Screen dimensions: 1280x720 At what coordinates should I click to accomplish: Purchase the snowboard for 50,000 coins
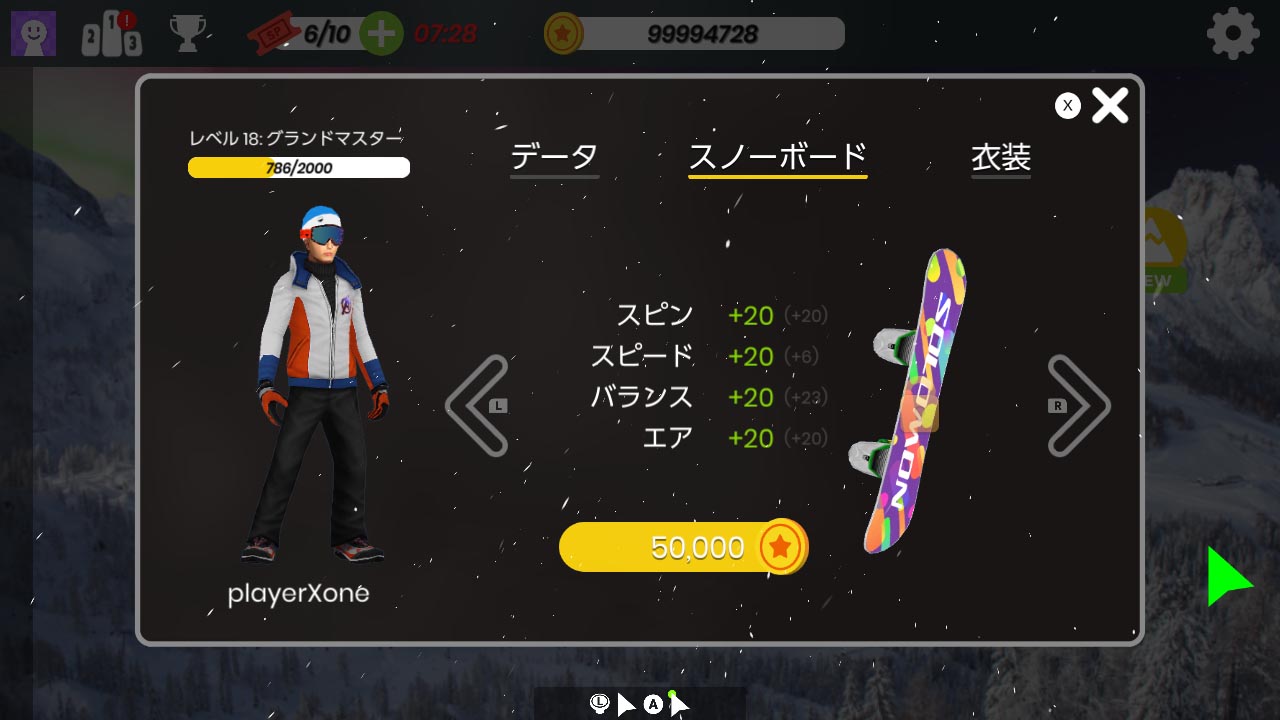pos(683,546)
